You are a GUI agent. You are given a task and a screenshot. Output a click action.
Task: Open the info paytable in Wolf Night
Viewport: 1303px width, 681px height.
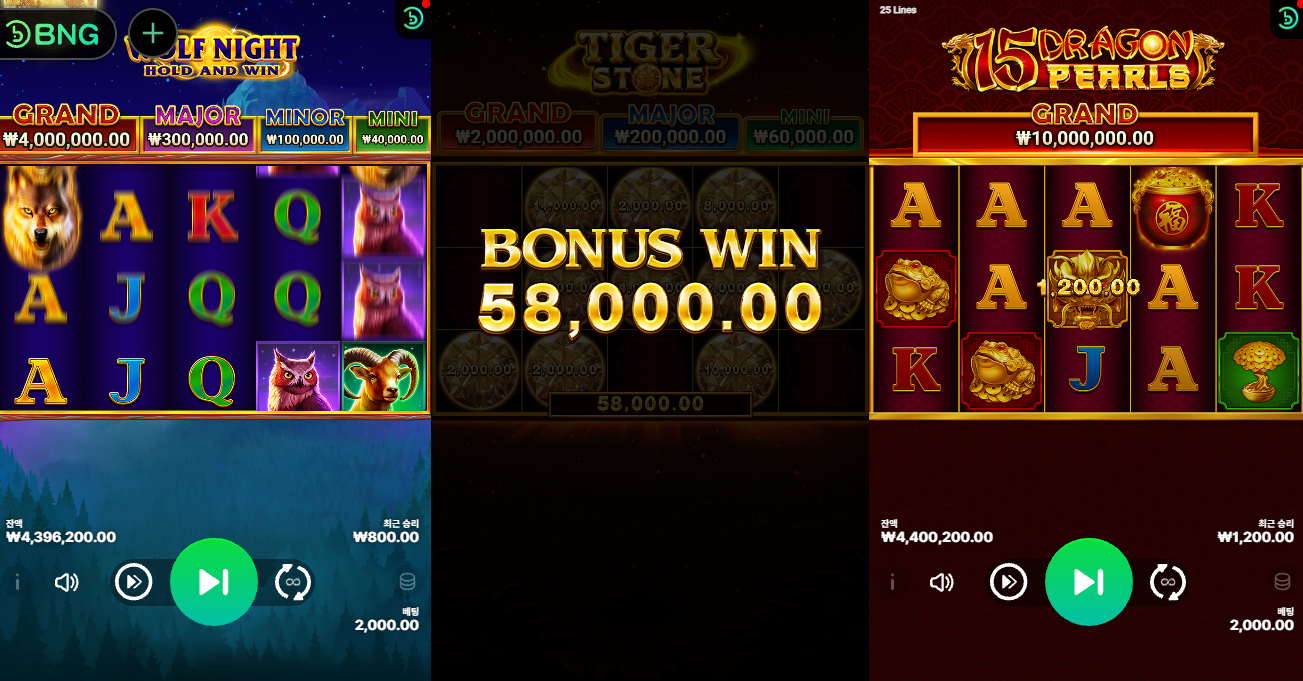click(x=17, y=582)
